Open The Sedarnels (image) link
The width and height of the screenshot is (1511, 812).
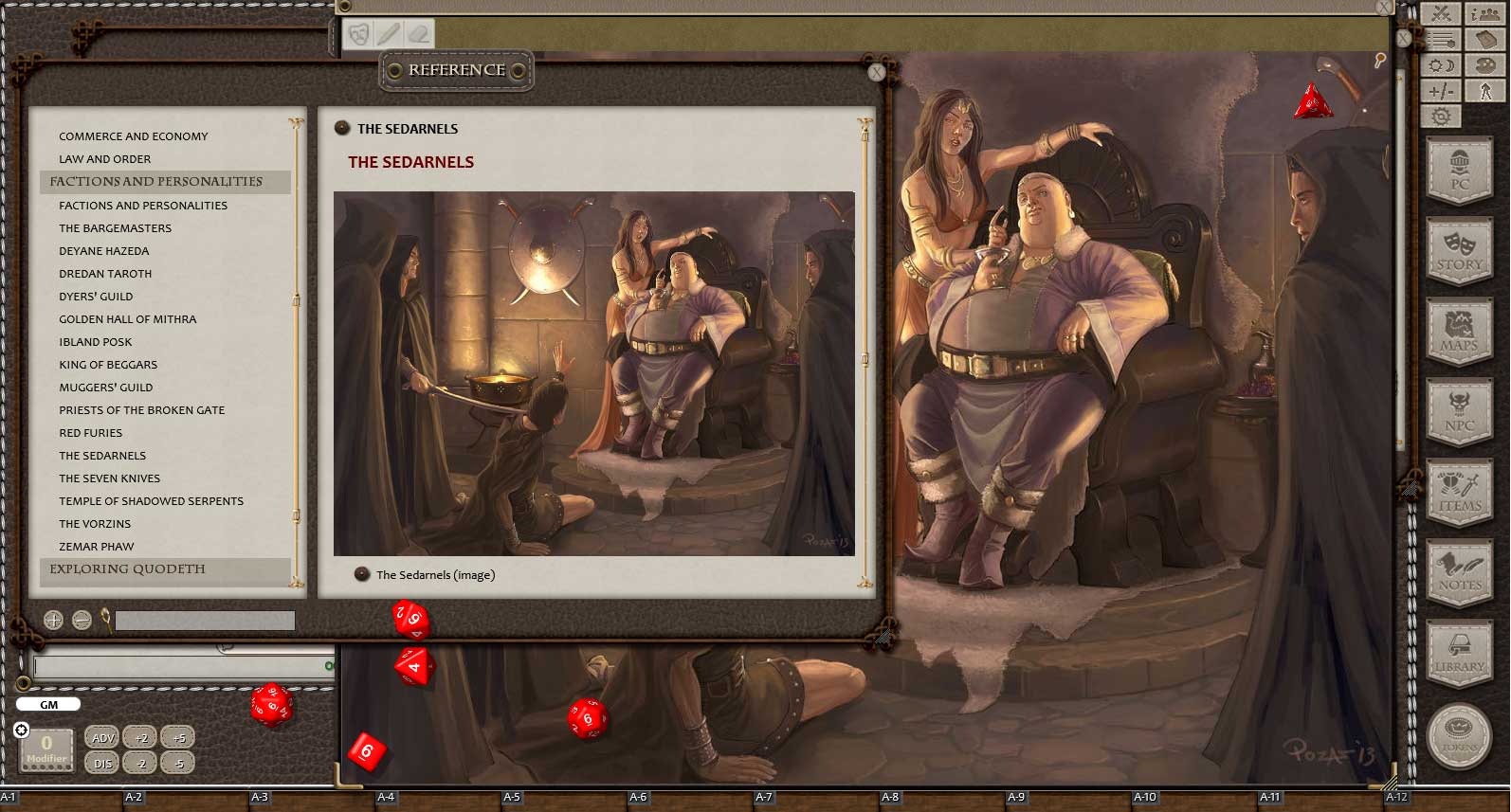(x=434, y=575)
